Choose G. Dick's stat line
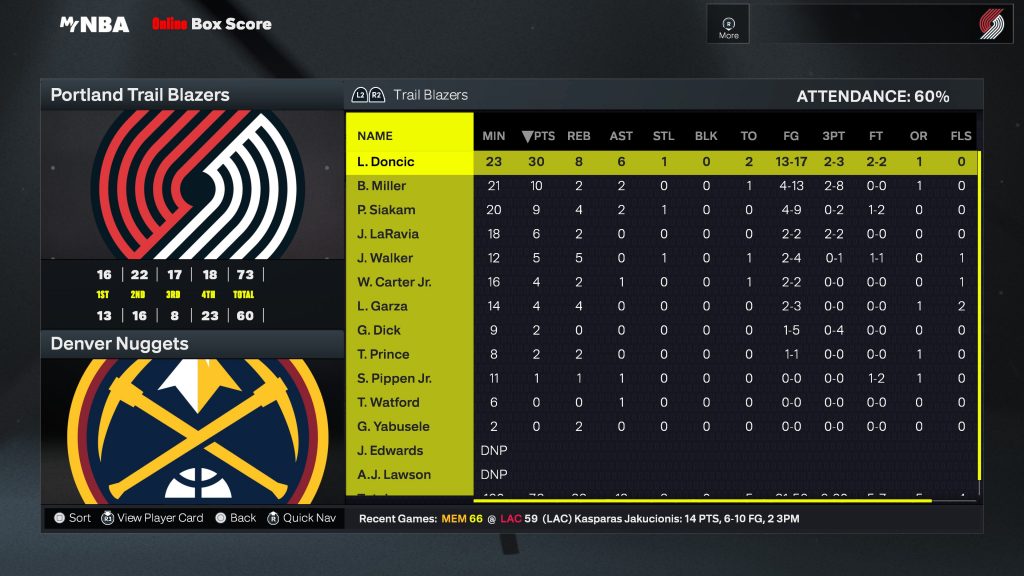Screen dimensions: 1024x576 point(378,330)
